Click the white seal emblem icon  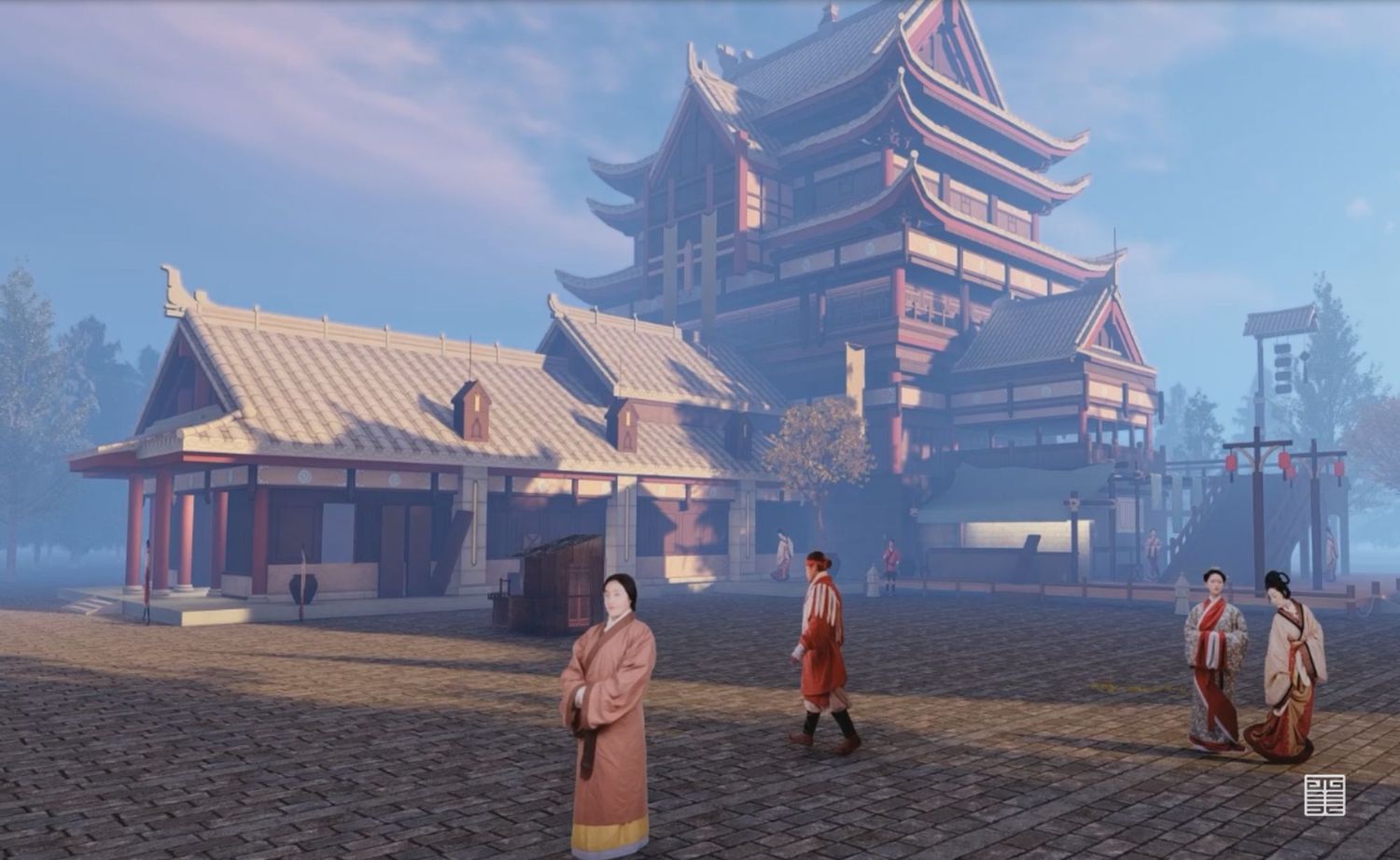coord(1324,795)
